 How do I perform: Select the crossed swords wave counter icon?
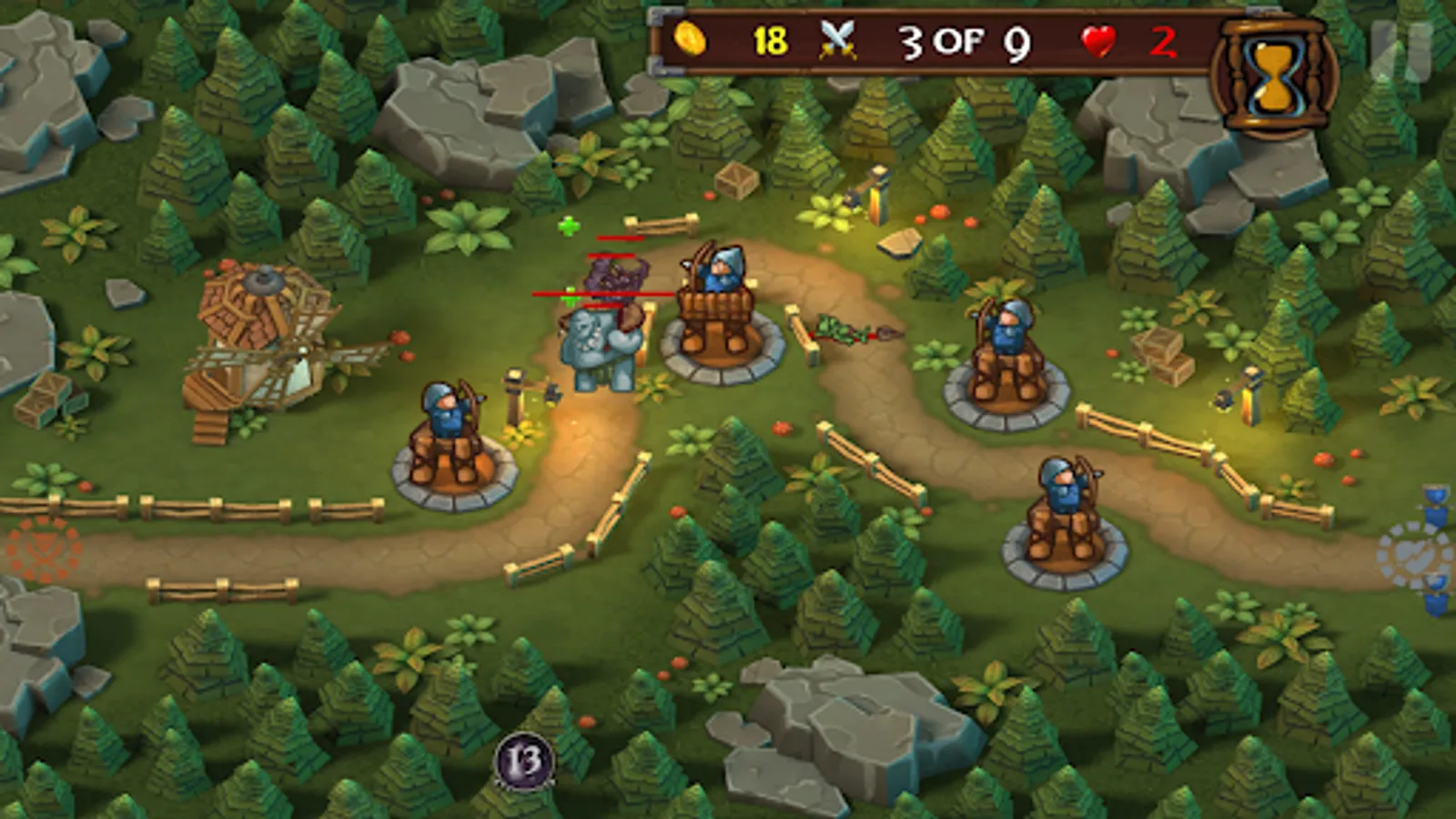tap(838, 40)
